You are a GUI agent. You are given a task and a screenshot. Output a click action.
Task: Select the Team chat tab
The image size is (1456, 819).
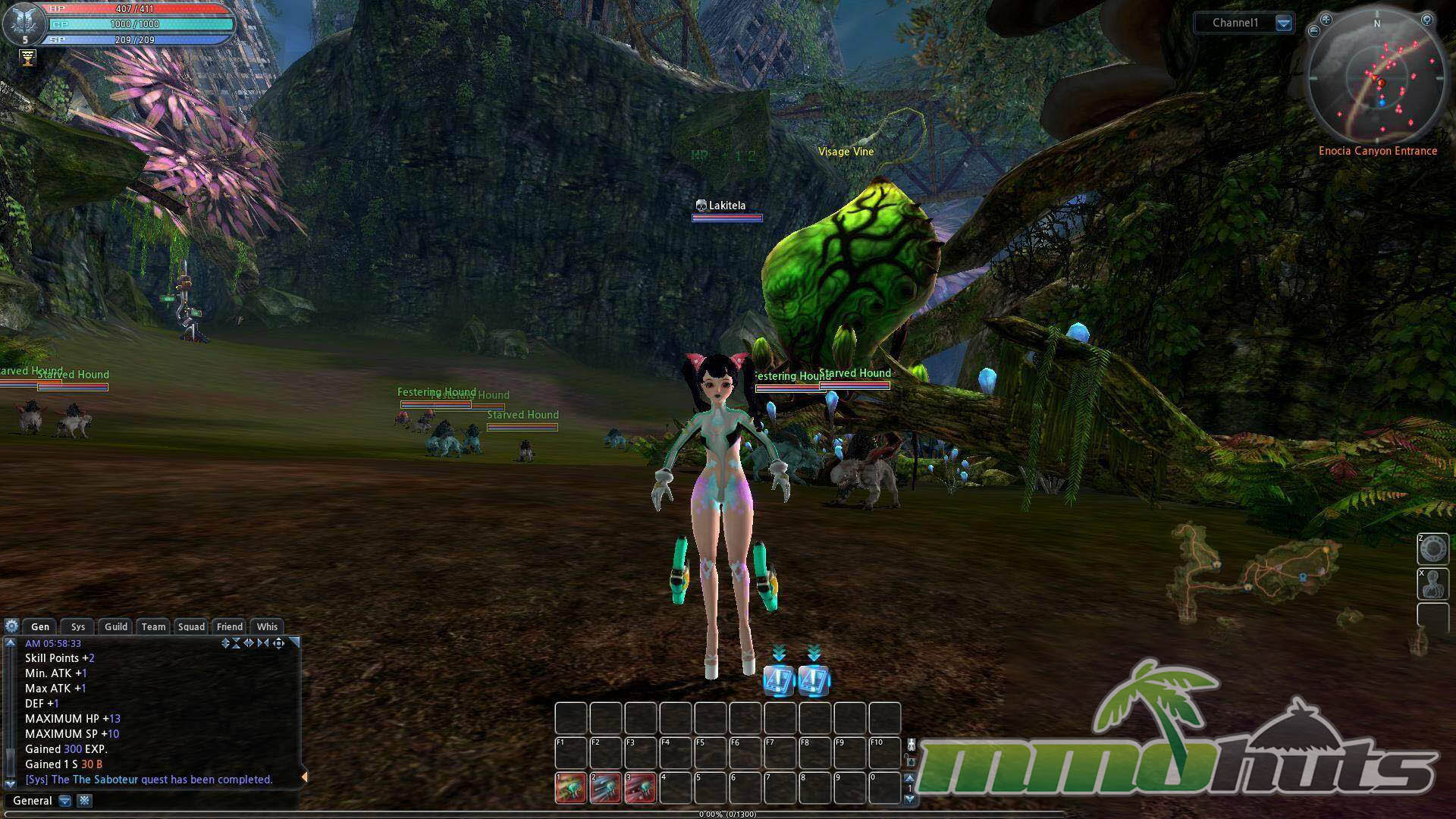click(x=153, y=626)
